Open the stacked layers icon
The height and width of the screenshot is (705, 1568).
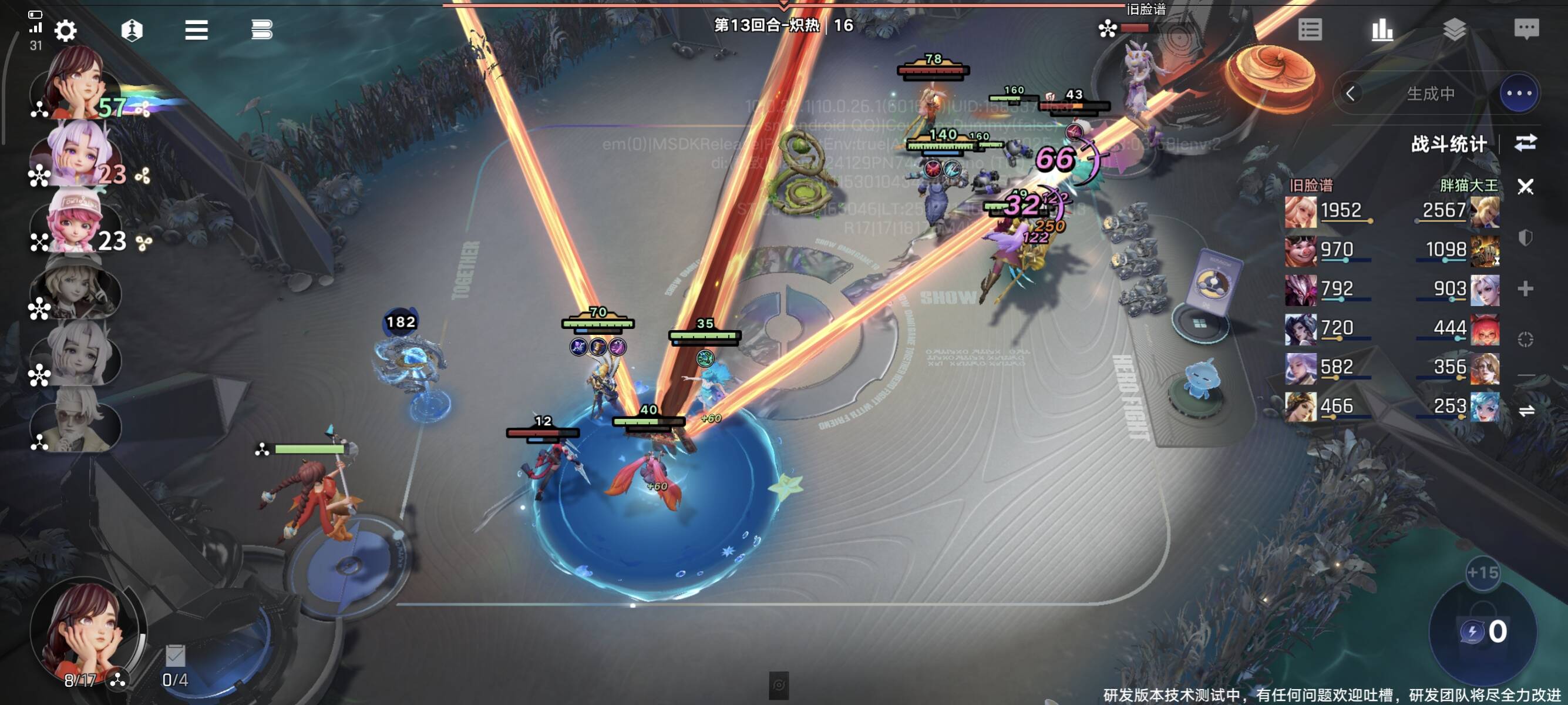pyautogui.click(x=1453, y=29)
